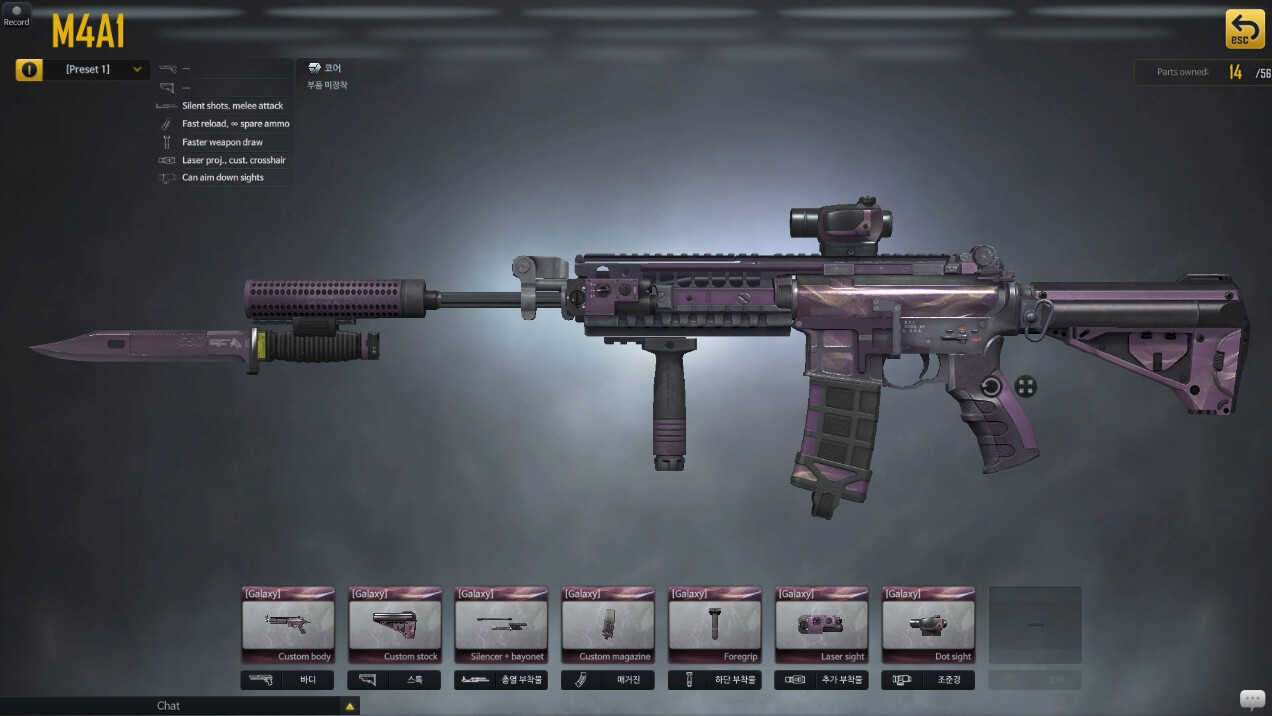Toggle the Record button

(16, 15)
